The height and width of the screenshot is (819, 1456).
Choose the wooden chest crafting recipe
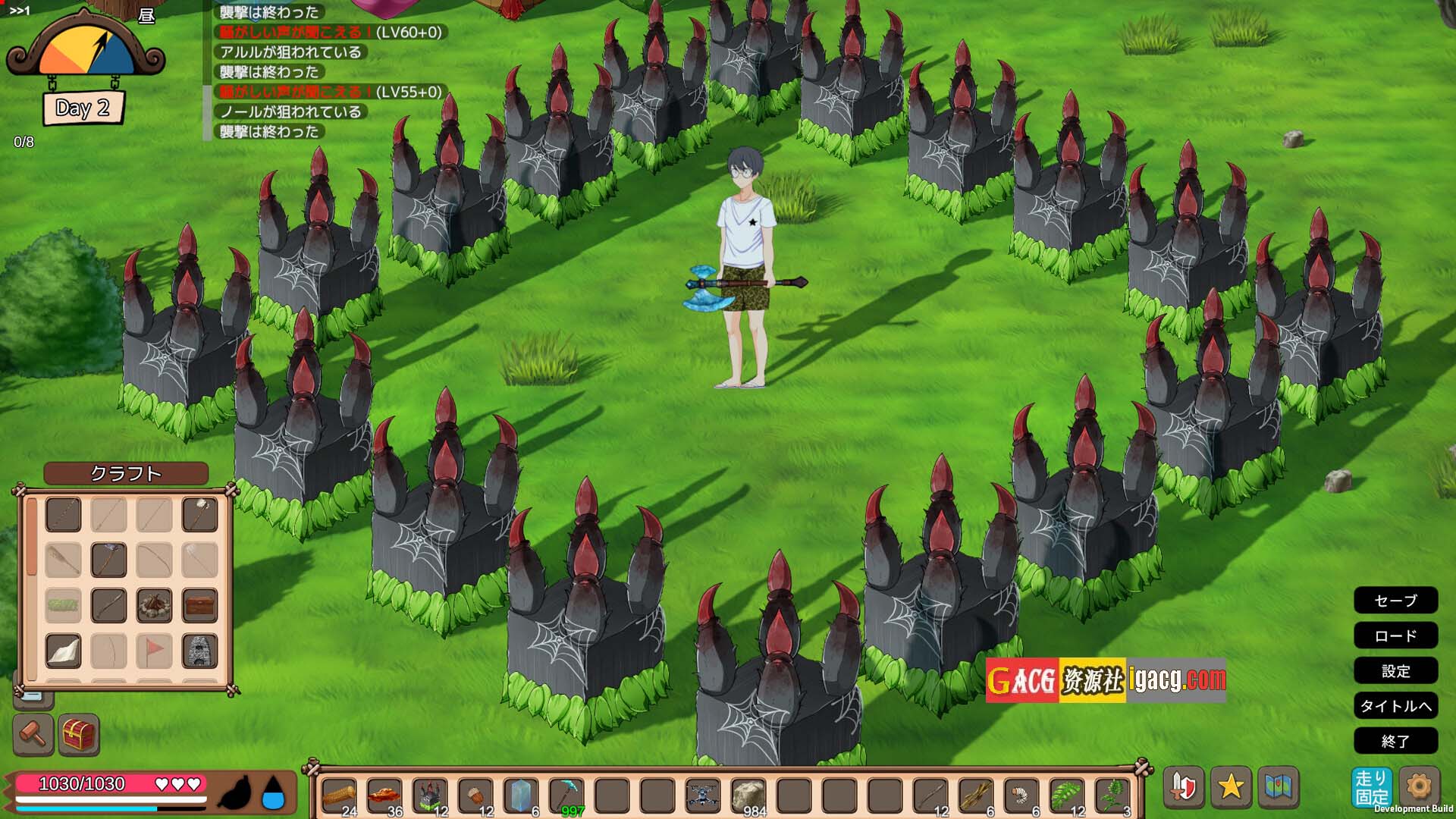(199, 605)
